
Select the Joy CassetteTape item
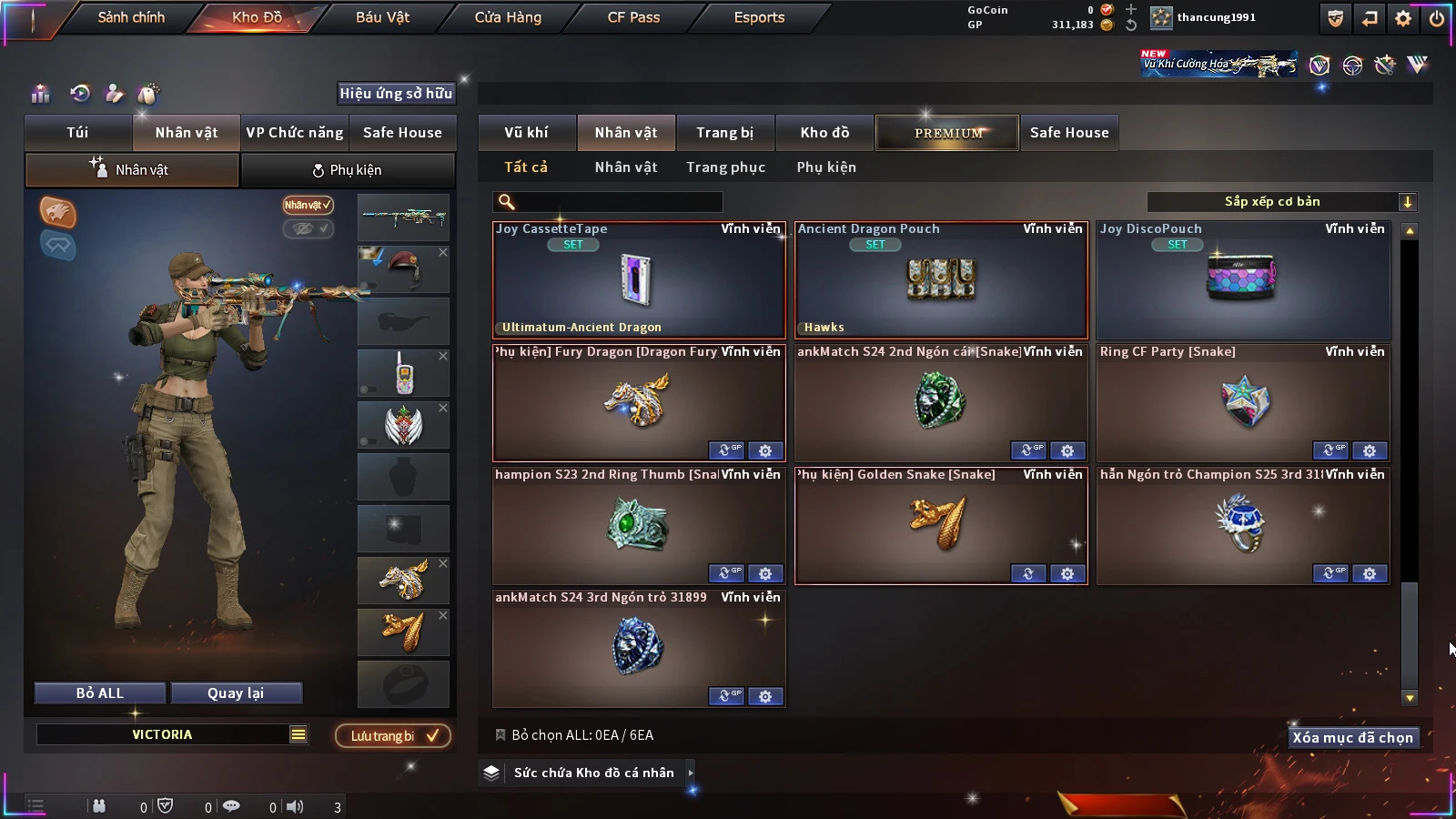click(638, 280)
